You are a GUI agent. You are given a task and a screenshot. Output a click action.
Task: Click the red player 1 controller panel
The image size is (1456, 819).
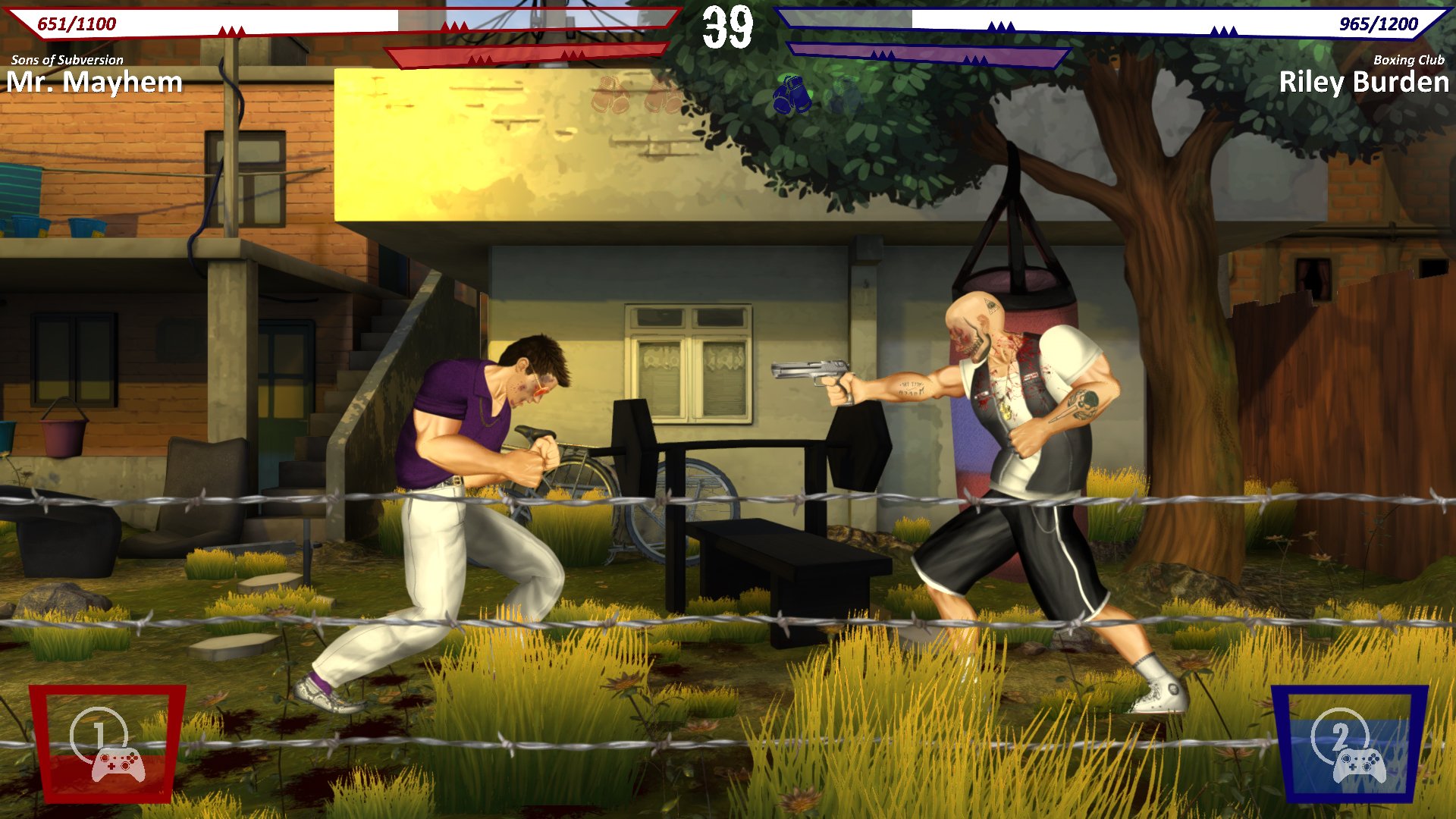[x=107, y=743]
